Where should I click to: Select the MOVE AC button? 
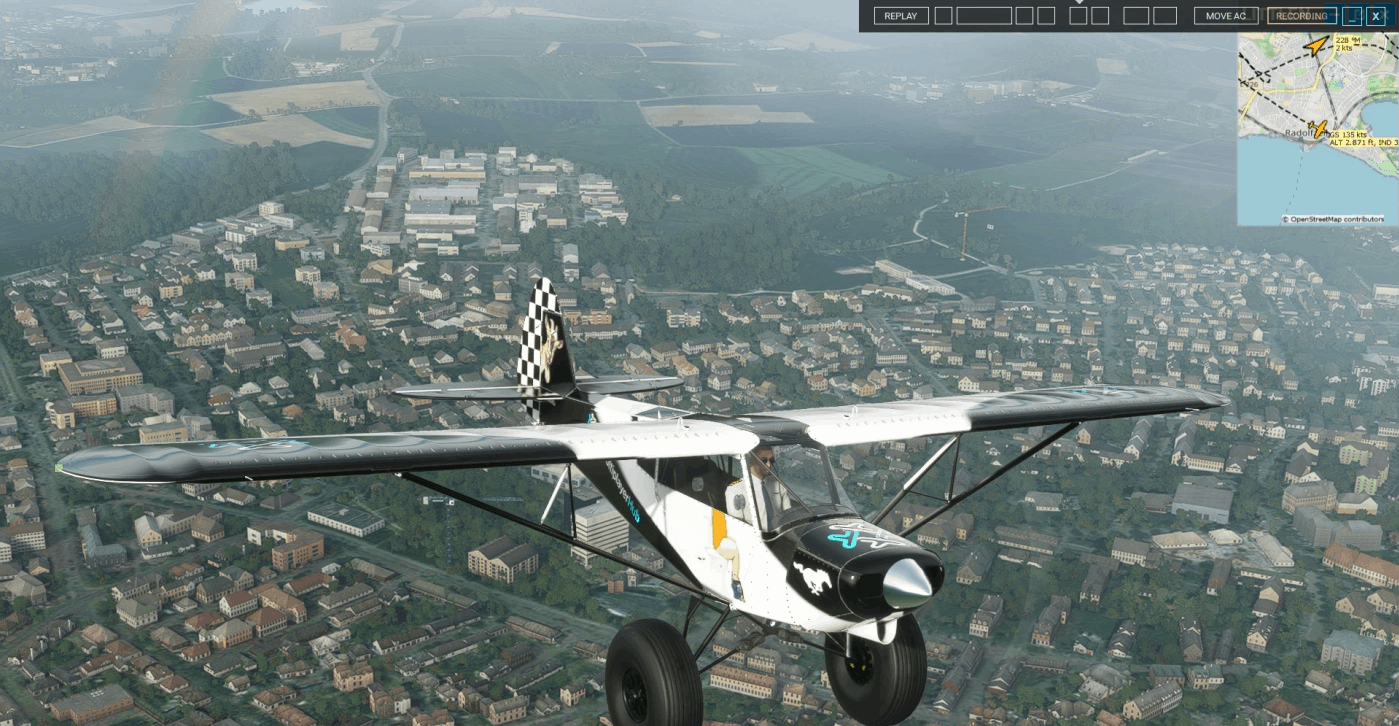[1225, 16]
